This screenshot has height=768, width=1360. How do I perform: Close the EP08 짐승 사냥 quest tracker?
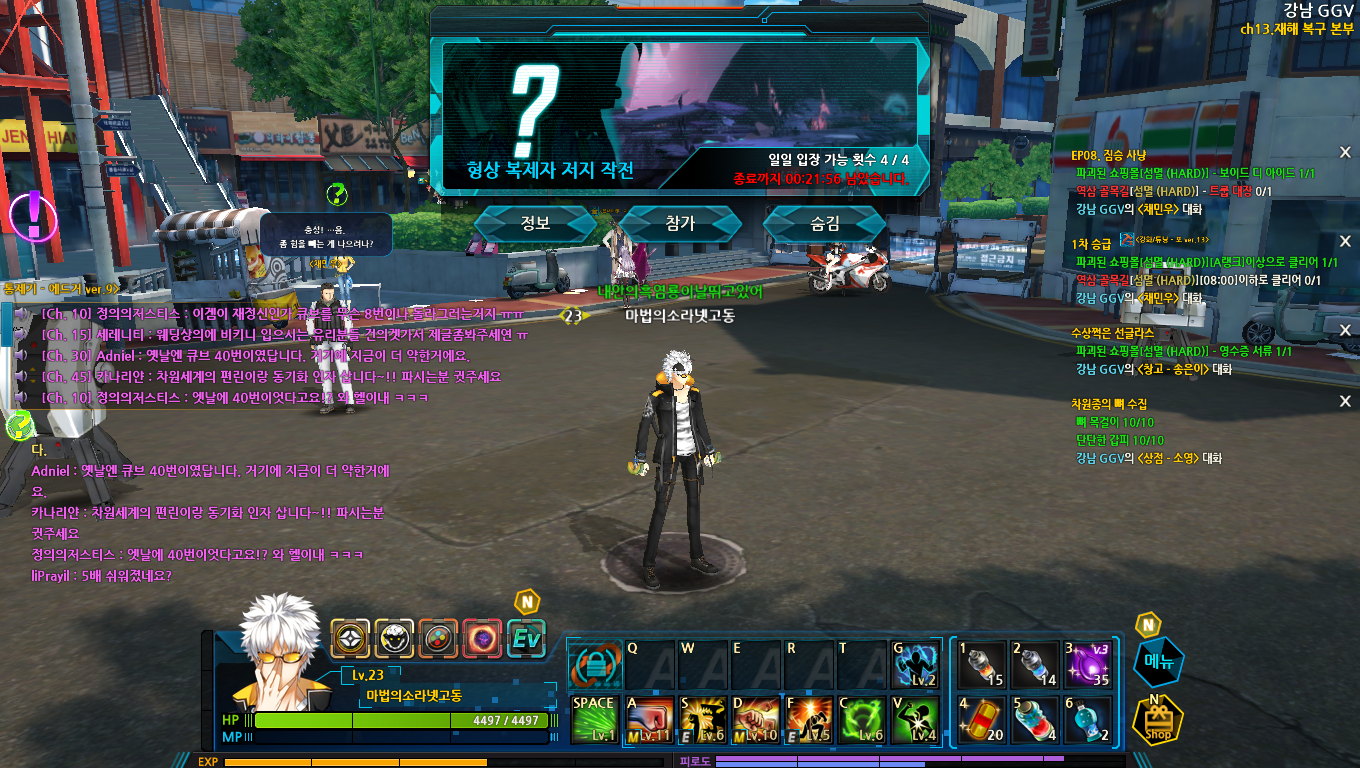tap(1345, 152)
